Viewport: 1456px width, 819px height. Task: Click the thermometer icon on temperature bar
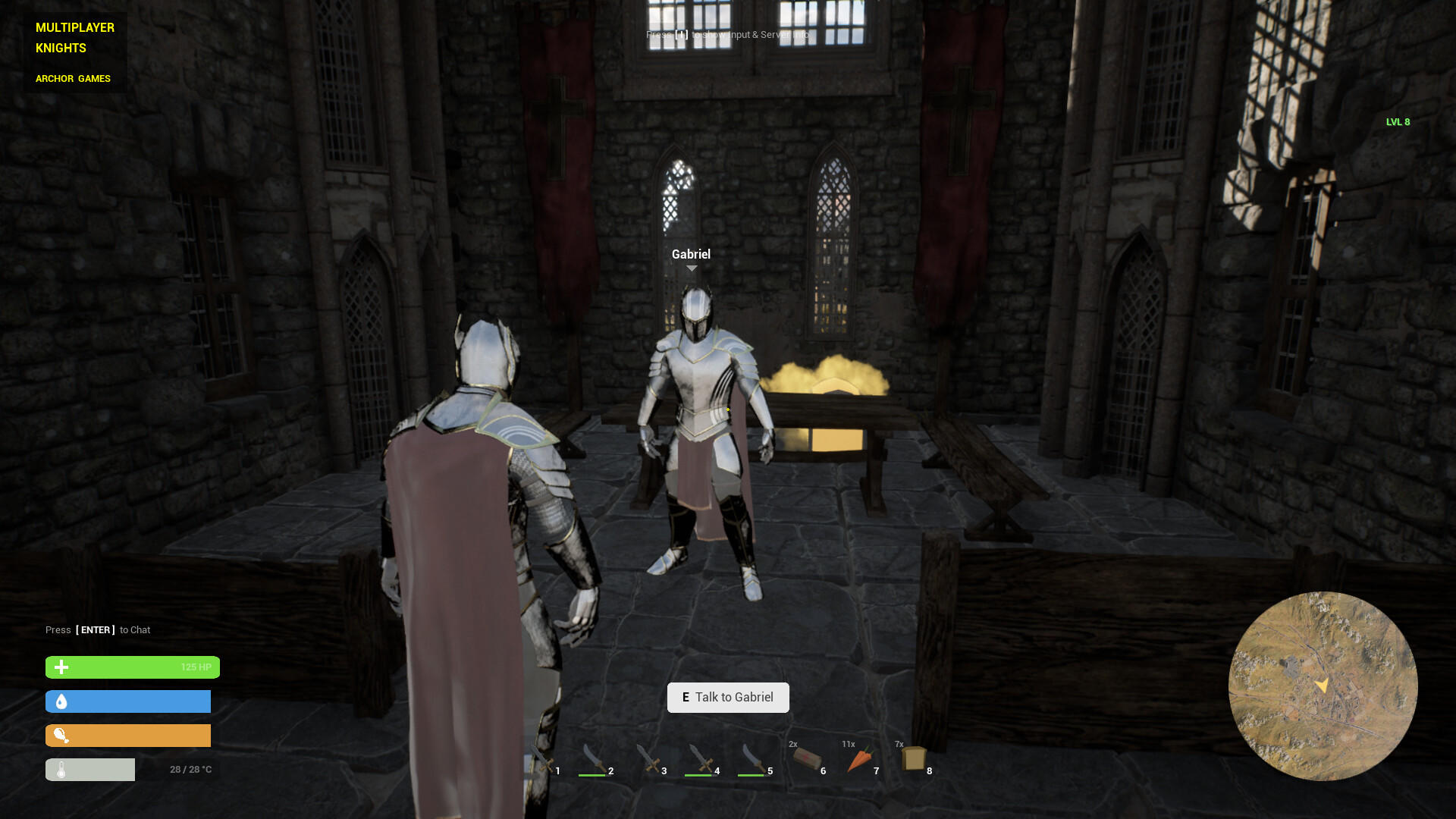point(61,769)
